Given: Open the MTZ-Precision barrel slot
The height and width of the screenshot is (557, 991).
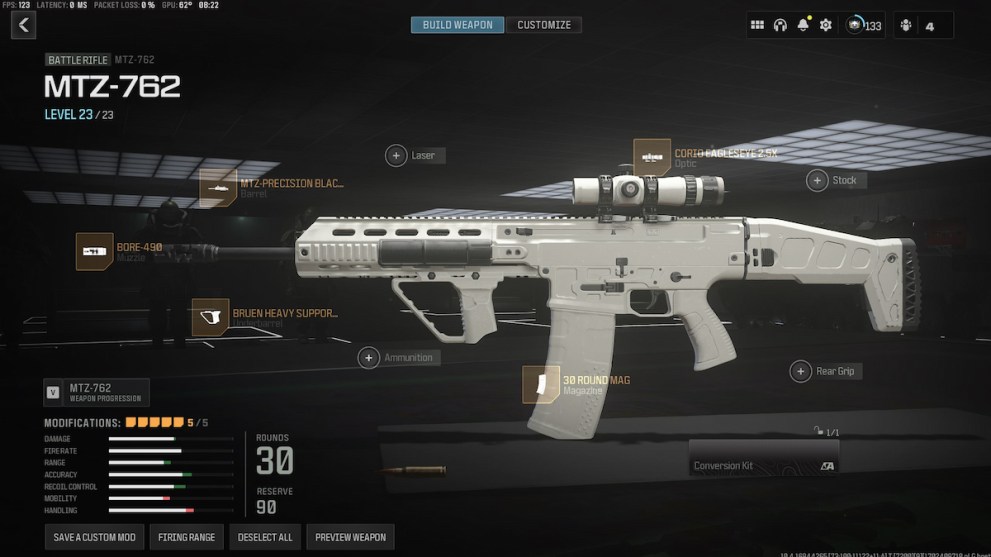Looking at the screenshot, I should [218, 187].
